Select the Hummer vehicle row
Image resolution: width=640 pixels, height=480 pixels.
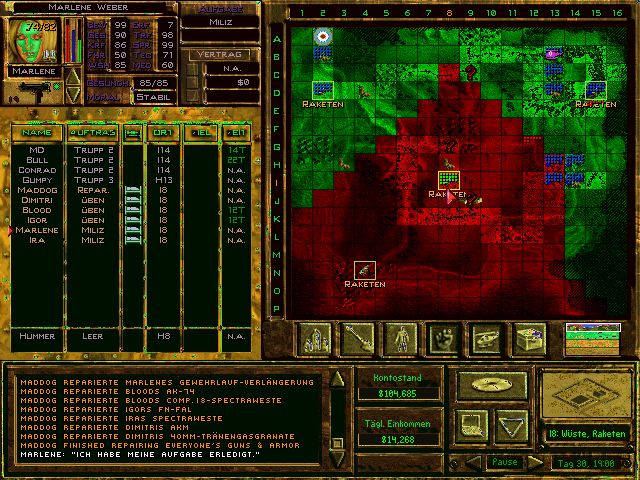click(37, 336)
